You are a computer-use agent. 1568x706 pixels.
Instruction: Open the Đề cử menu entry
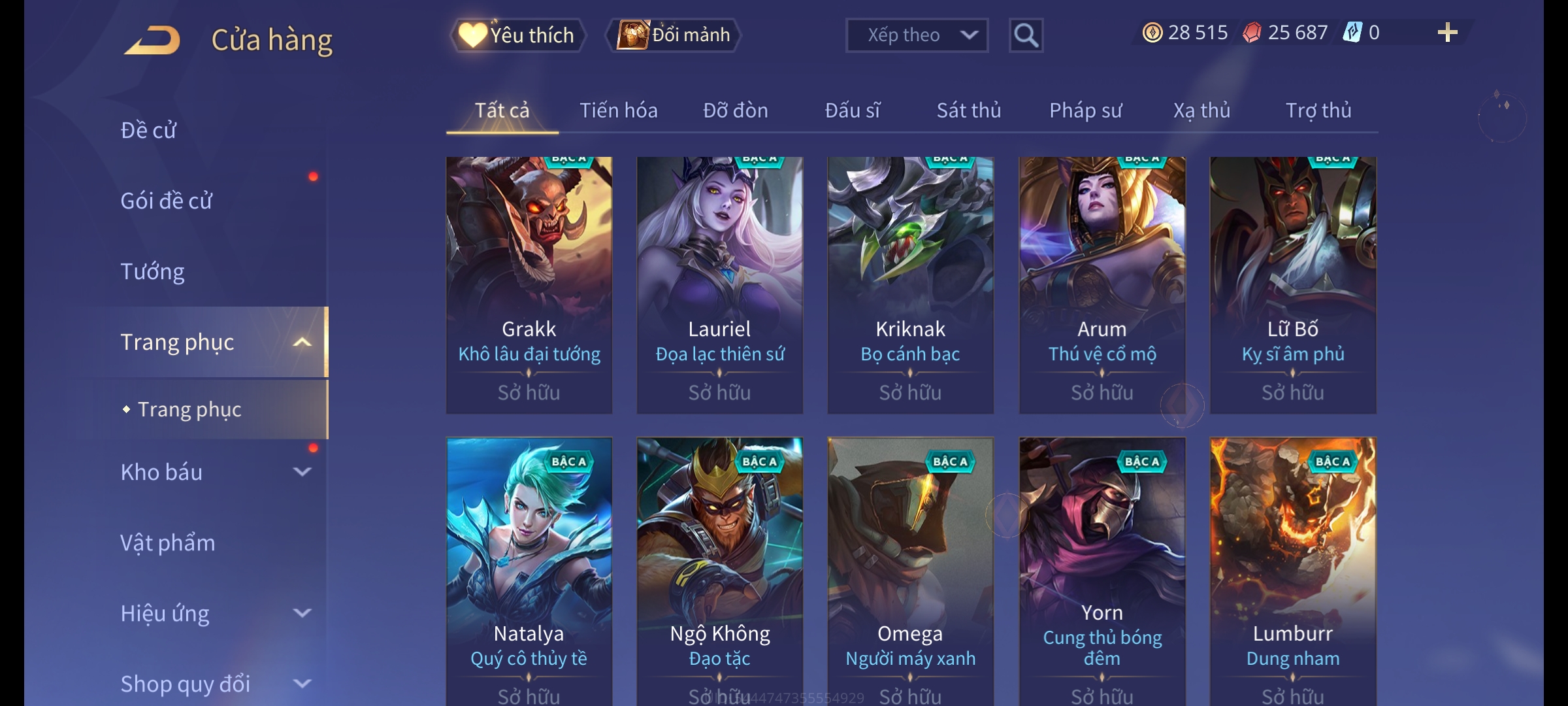click(149, 130)
